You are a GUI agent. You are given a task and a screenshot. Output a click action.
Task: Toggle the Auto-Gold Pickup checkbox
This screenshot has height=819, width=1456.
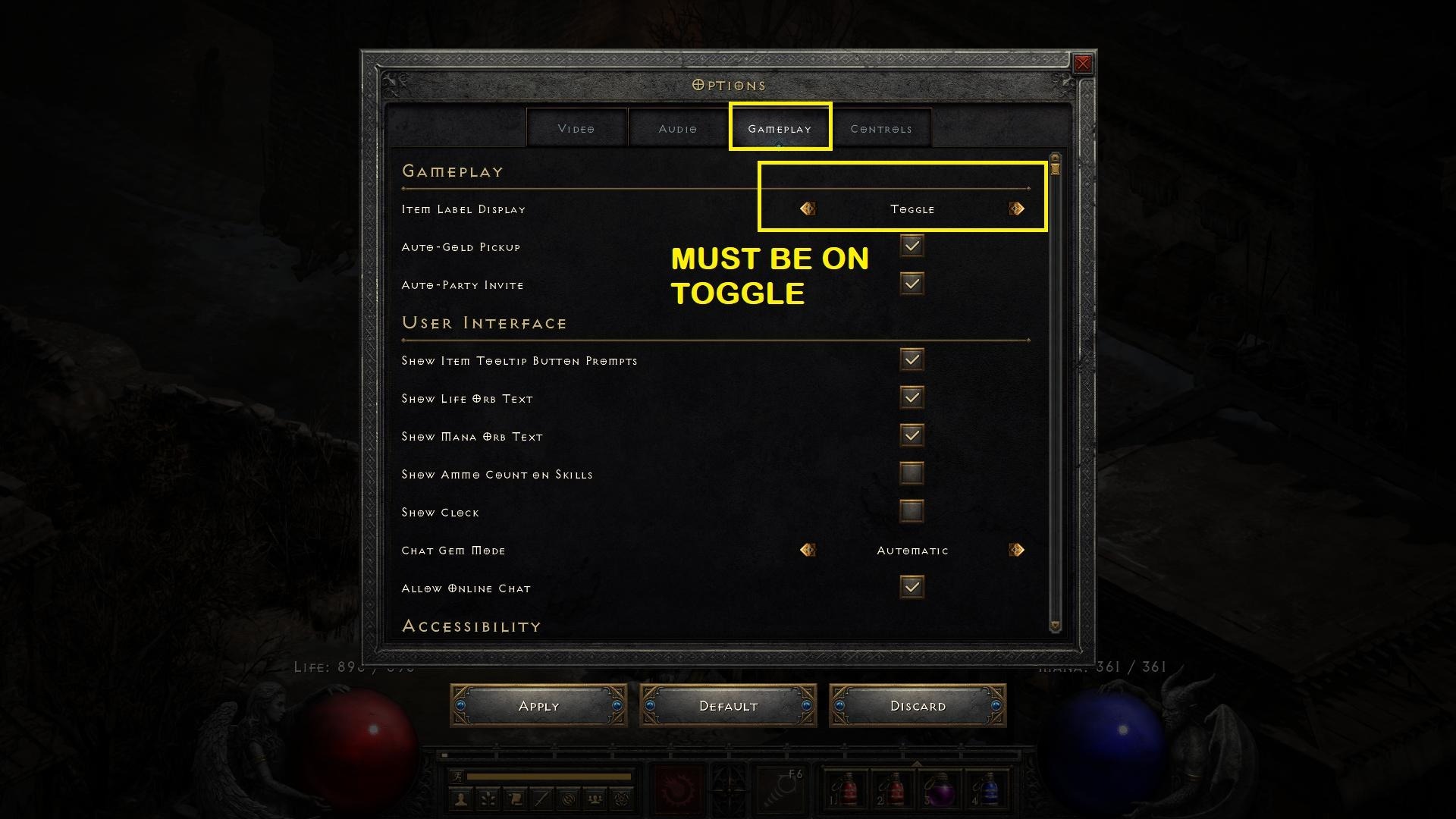(x=912, y=246)
